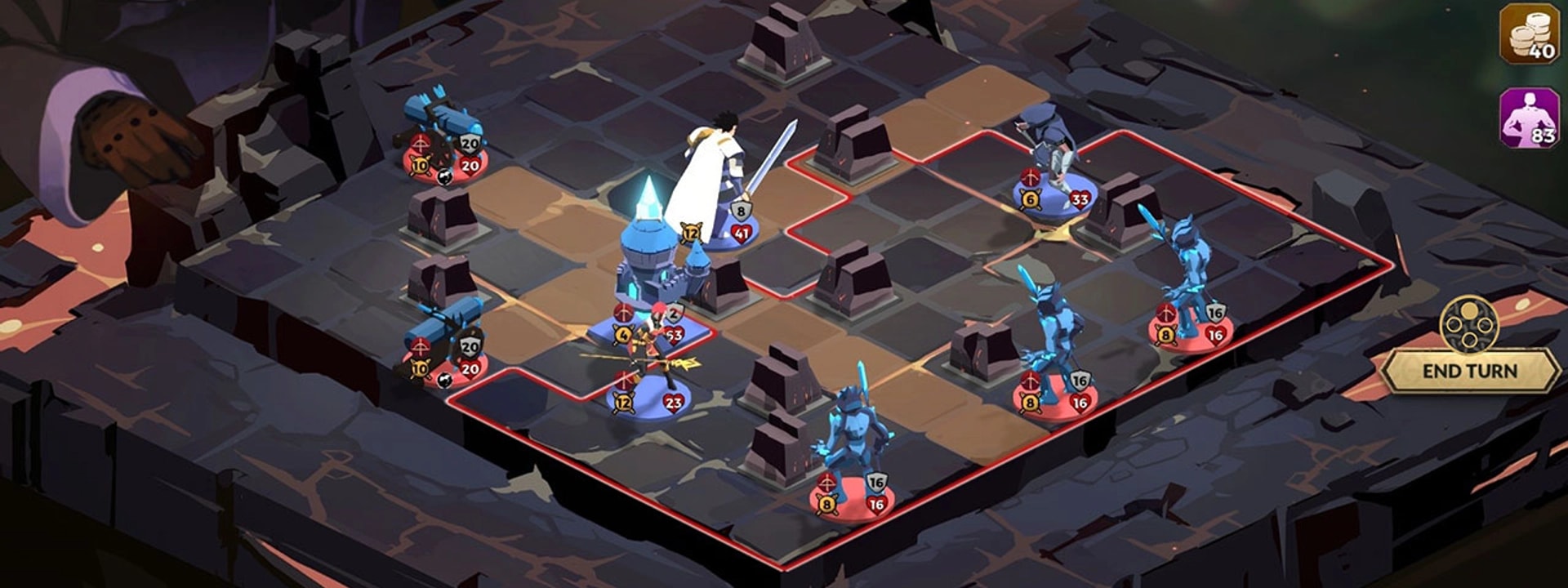
Task: Click the END TURN button
Action: coord(1469,372)
